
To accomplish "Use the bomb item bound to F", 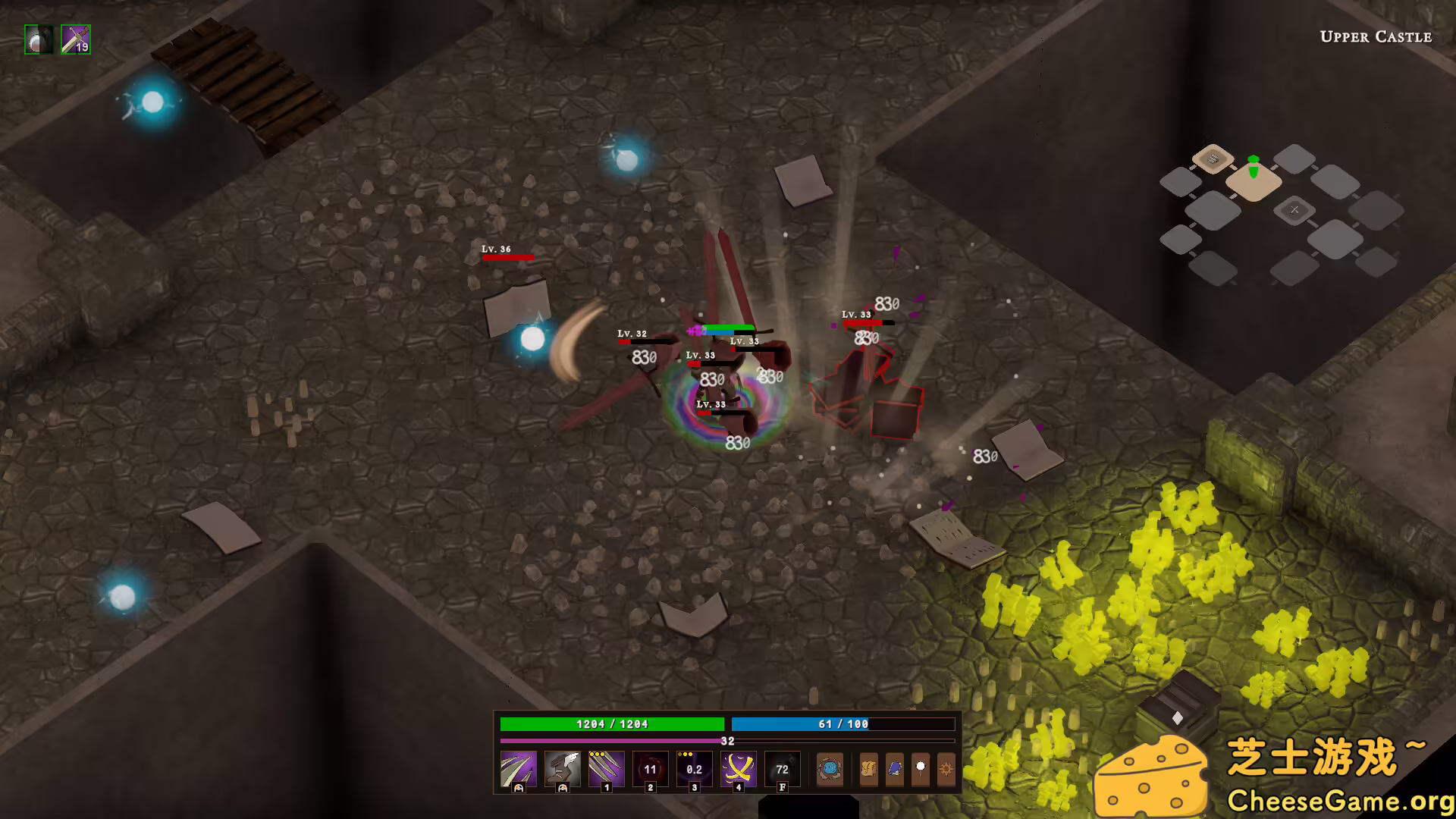I will point(783,769).
